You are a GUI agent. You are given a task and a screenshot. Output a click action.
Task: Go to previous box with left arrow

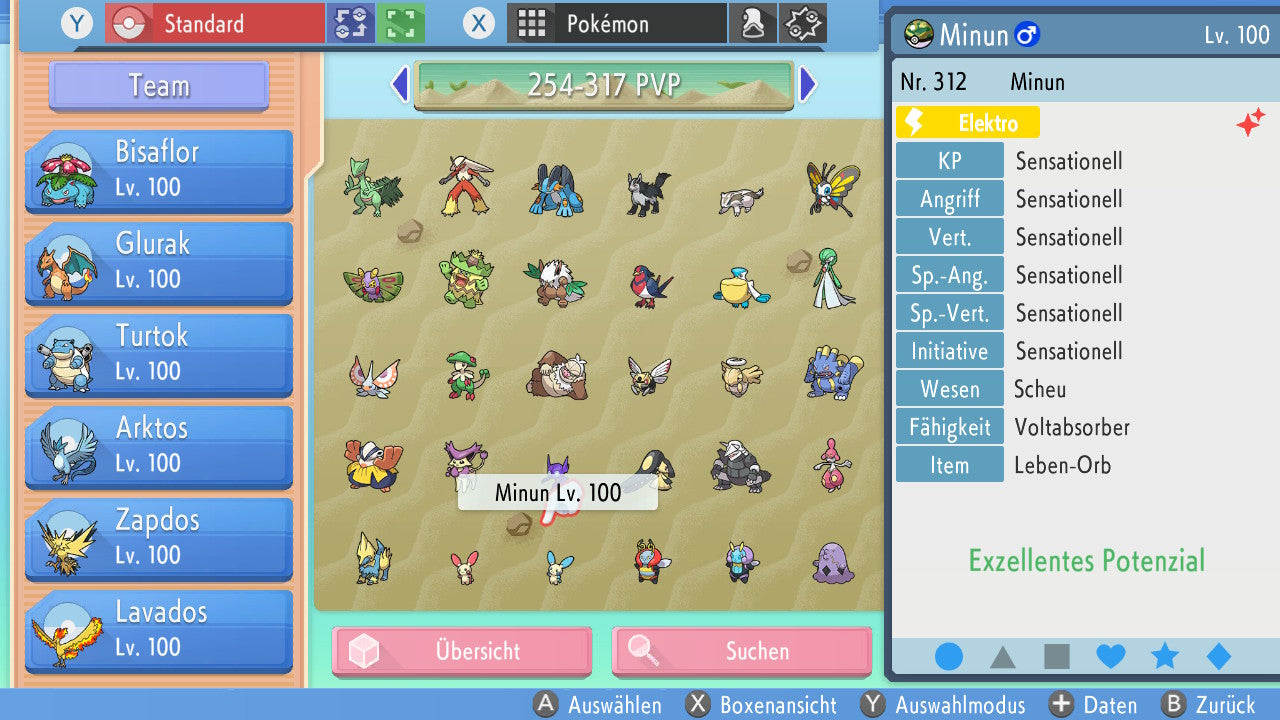point(399,86)
